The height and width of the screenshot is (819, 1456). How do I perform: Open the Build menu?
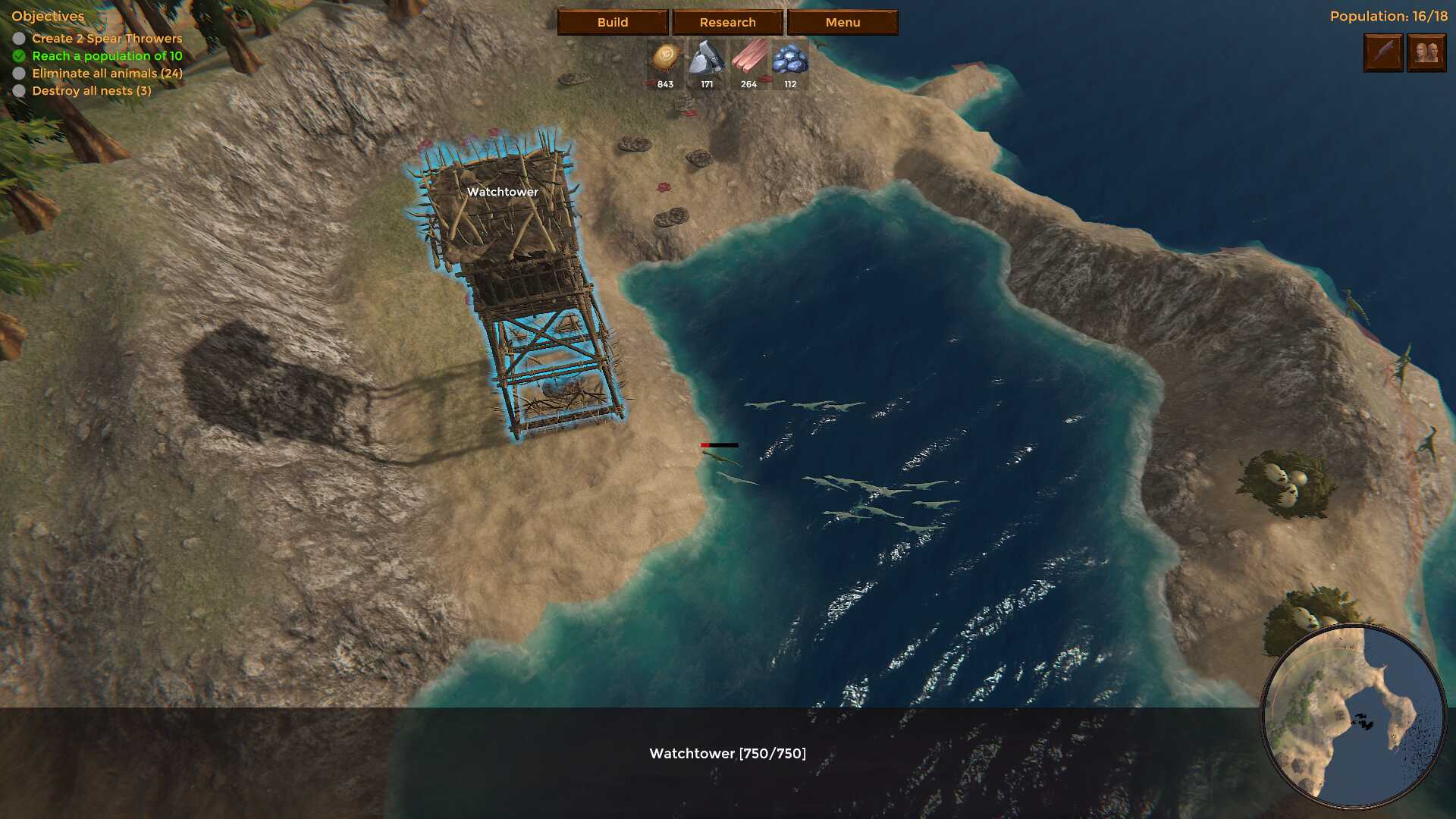pos(613,22)
